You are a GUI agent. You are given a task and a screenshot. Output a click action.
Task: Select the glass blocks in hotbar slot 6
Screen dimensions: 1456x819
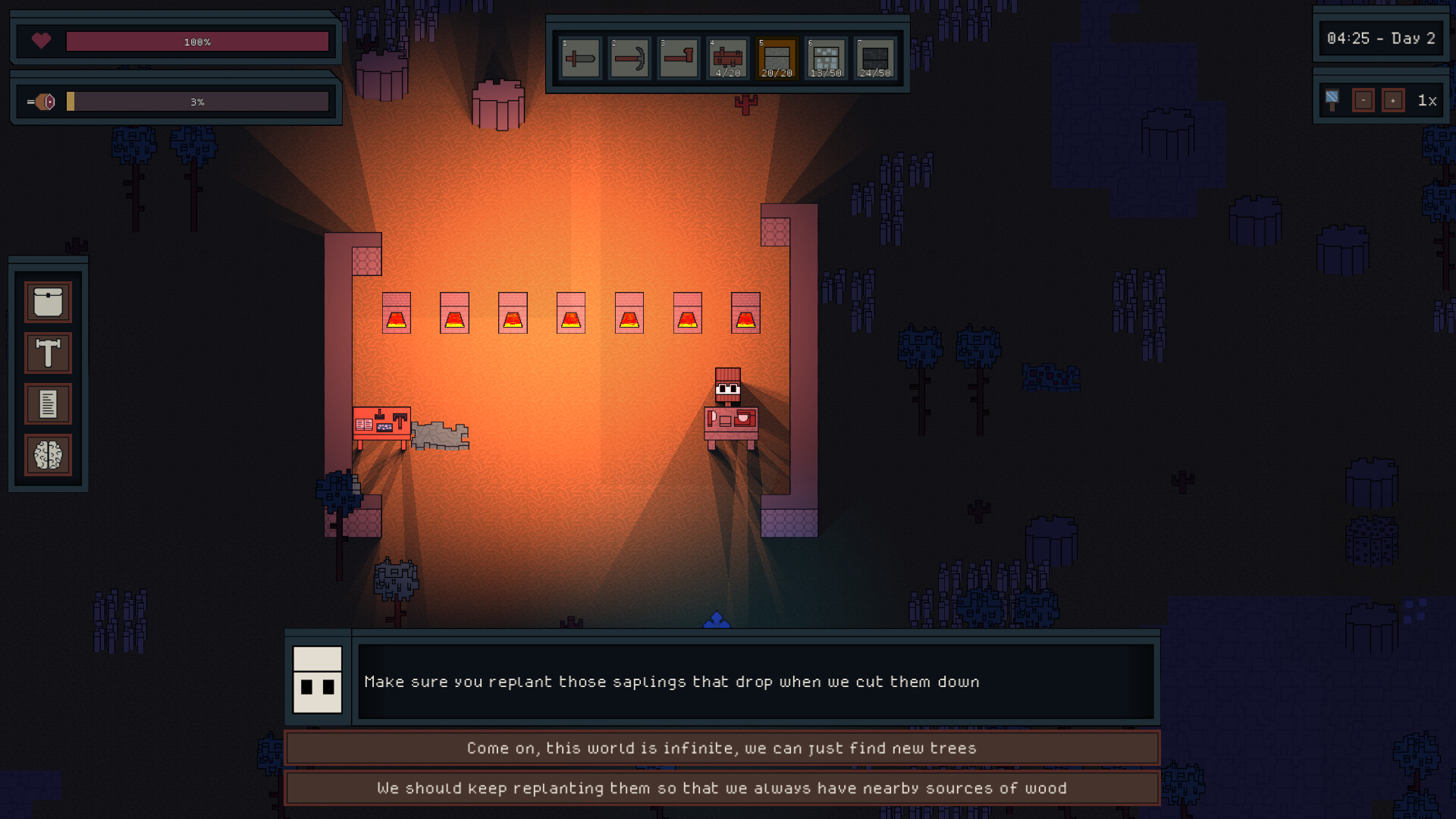(827, 58)
